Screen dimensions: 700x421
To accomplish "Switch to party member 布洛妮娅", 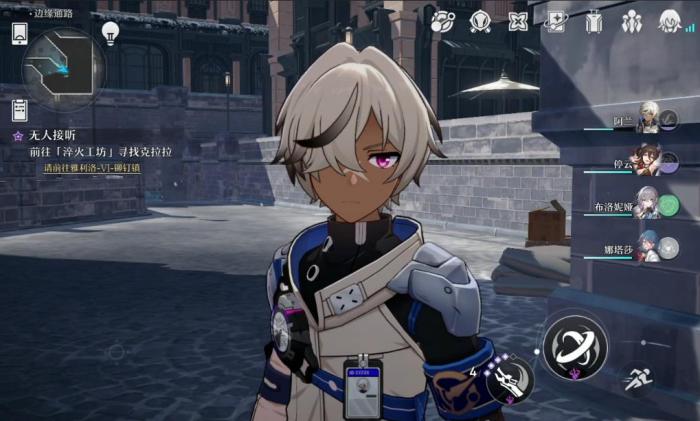I will click(x=647, y=205).
